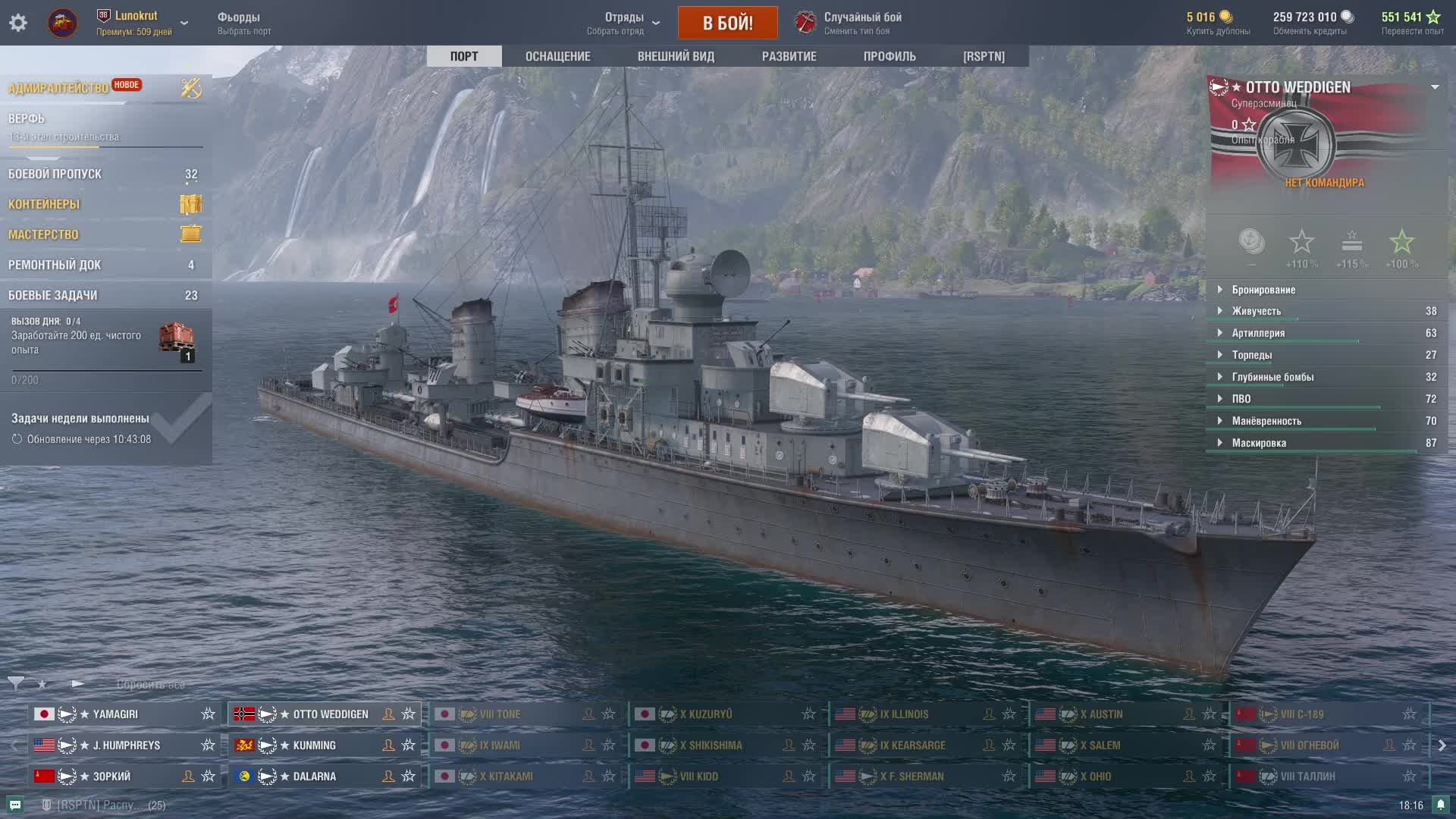
Task: Change battle type from Случайный бой
Action: [x=849, y=23]
